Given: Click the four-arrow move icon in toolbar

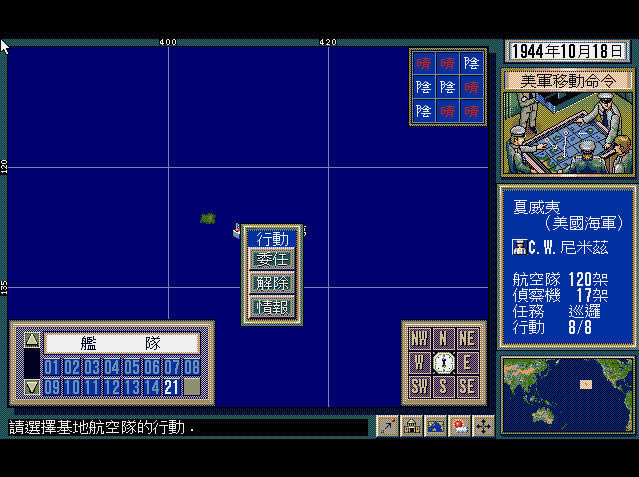Looking at the screenshot, I should pos(483,427).
